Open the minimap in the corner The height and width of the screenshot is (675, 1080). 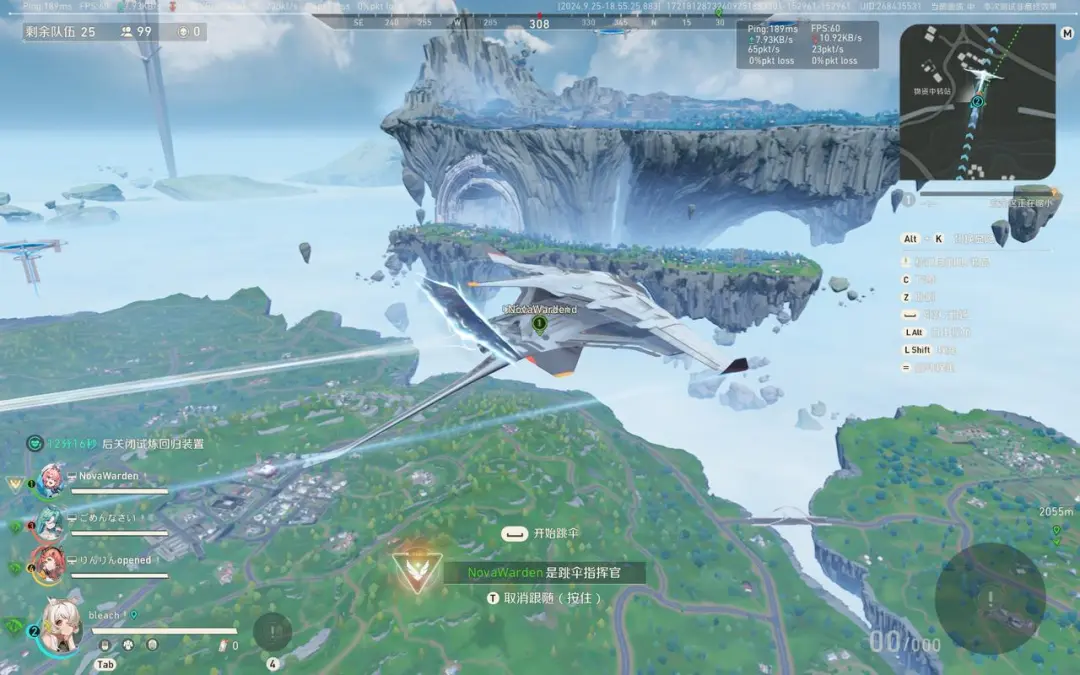tap(977, 101)
